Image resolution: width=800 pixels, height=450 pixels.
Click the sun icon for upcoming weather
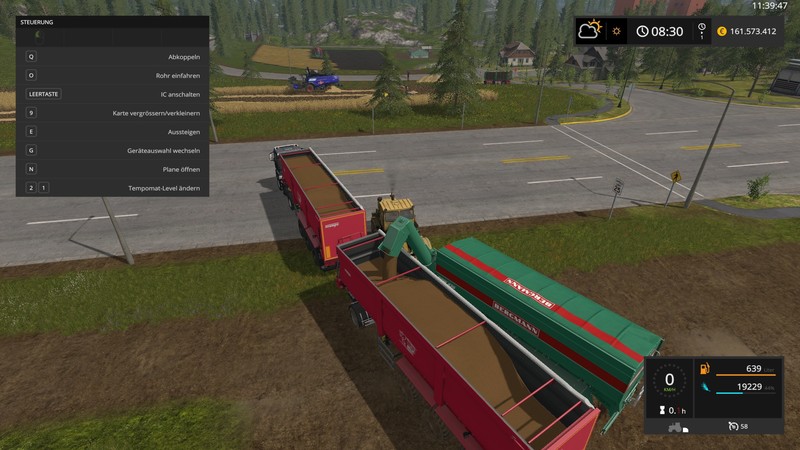tap(617, 31)
